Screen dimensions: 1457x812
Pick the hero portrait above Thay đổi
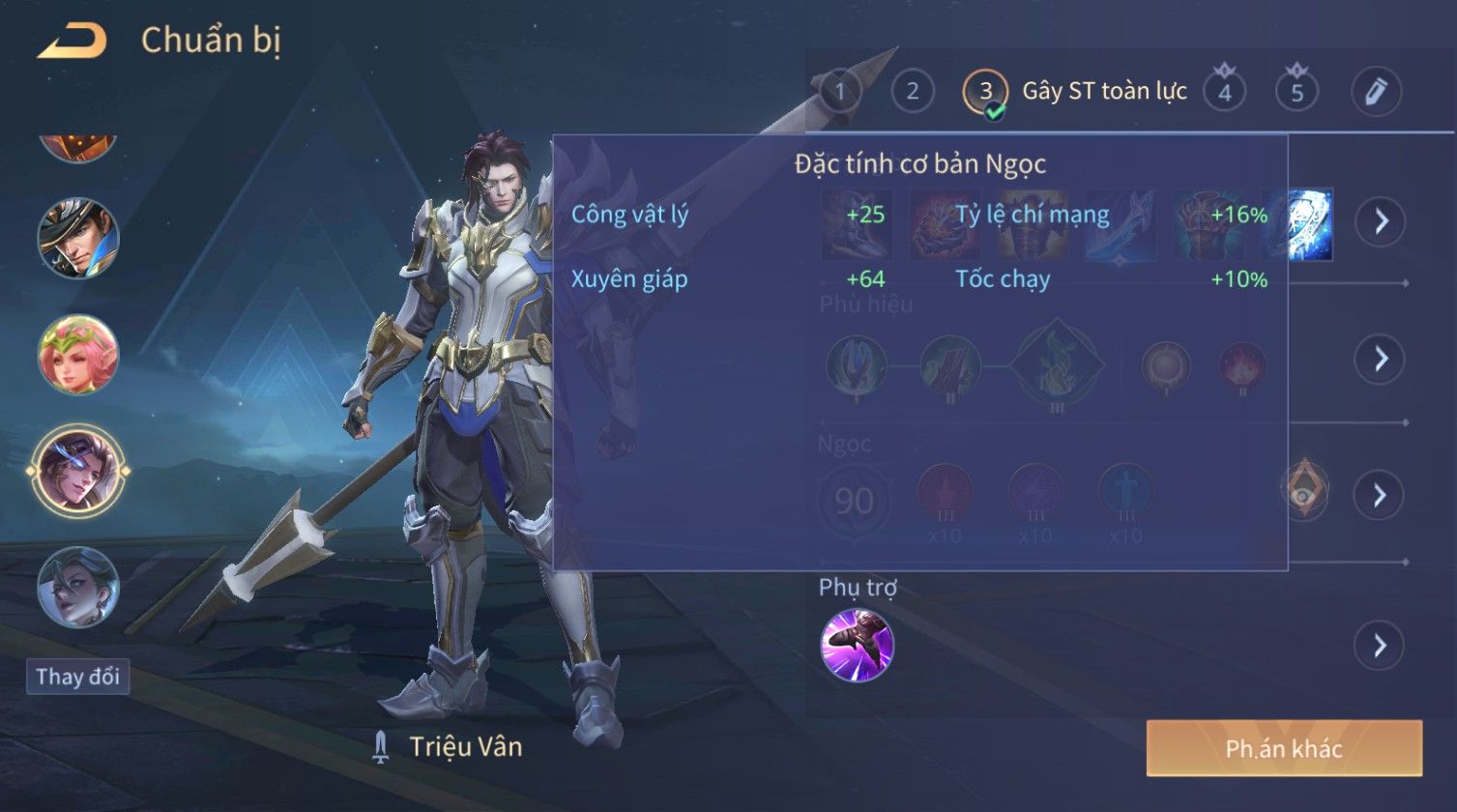(78, 587)
